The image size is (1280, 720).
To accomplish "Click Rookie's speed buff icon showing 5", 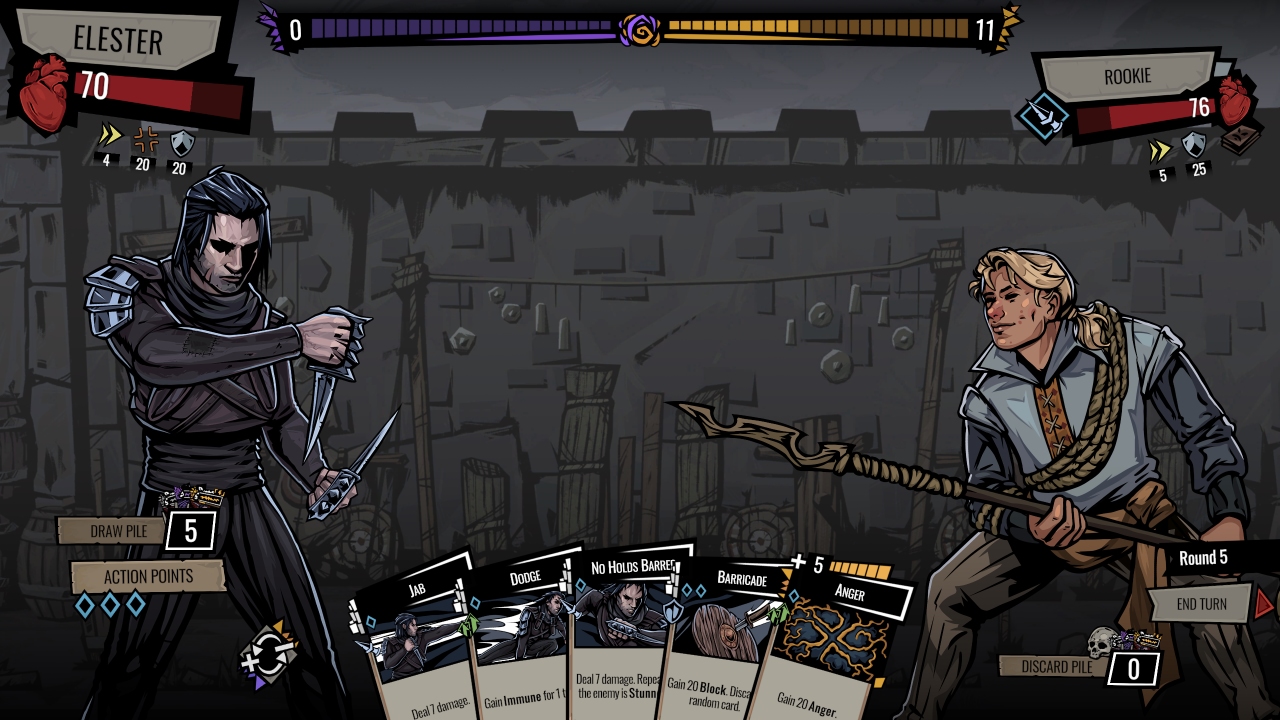I will click(x=1160, y=148).
